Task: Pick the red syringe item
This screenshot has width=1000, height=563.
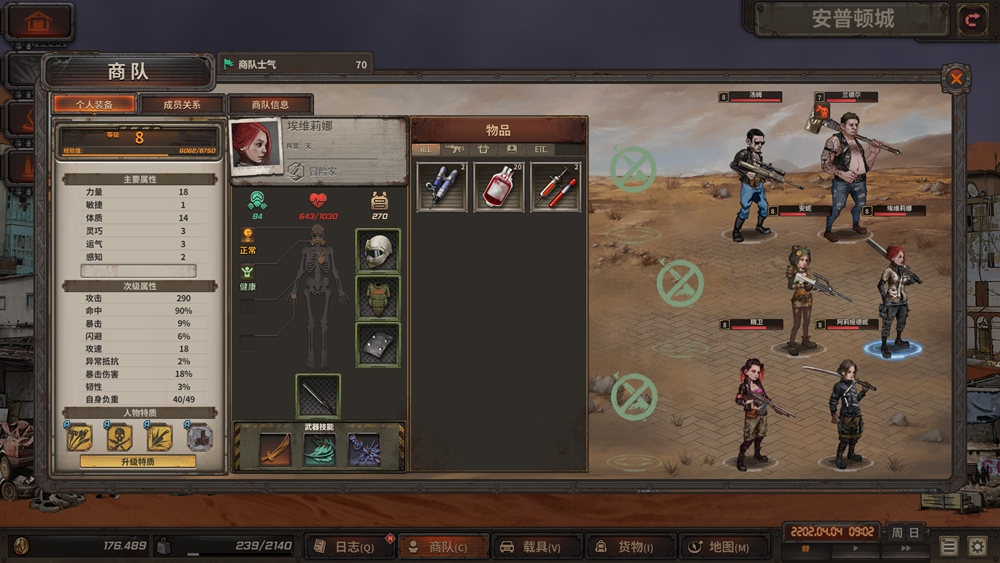Action: point(555,186)
